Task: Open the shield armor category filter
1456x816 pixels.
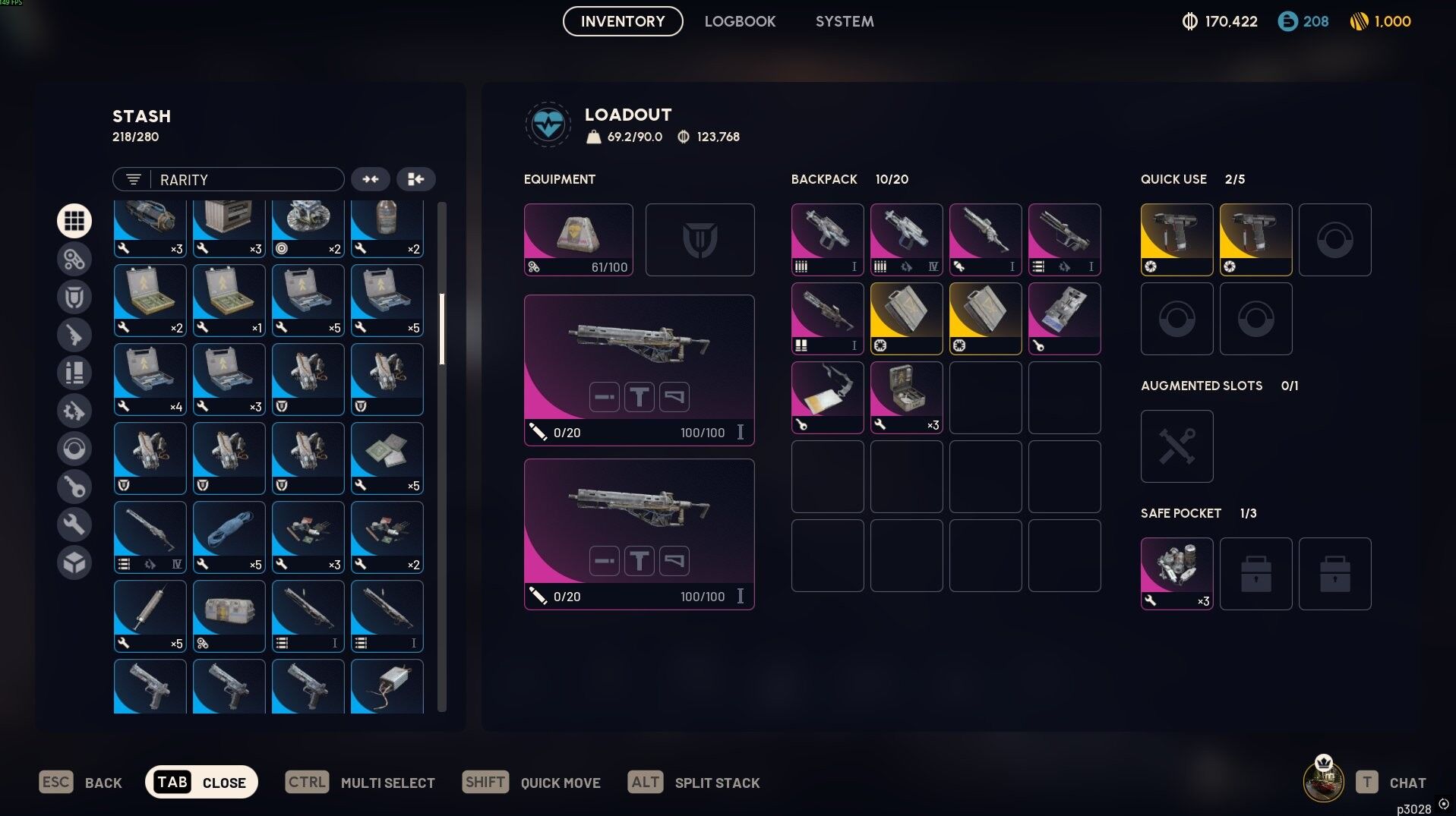Action: click(x=74, y=296)
